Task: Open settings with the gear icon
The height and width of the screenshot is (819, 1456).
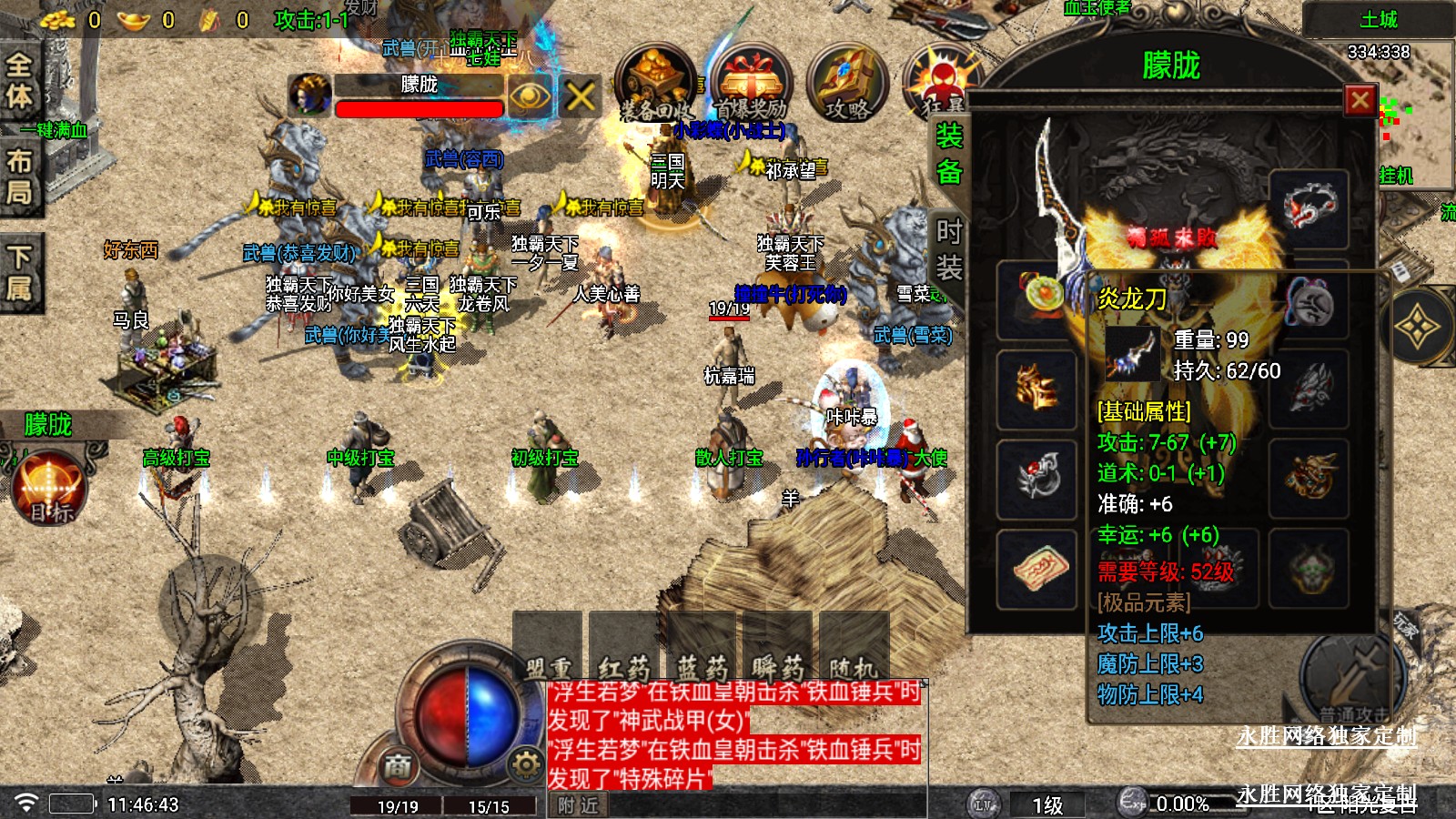Action: (x=526, y=764)
